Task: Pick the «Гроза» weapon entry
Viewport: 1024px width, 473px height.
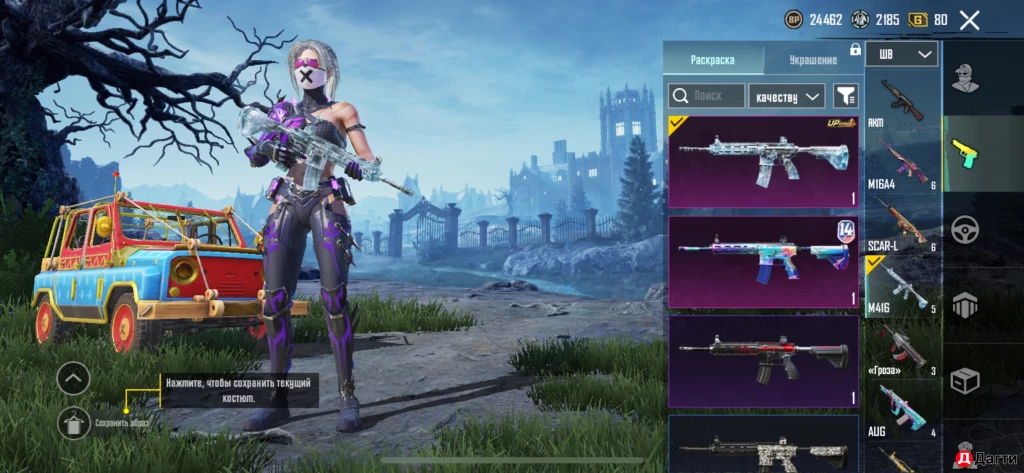Action: [901, 348]
